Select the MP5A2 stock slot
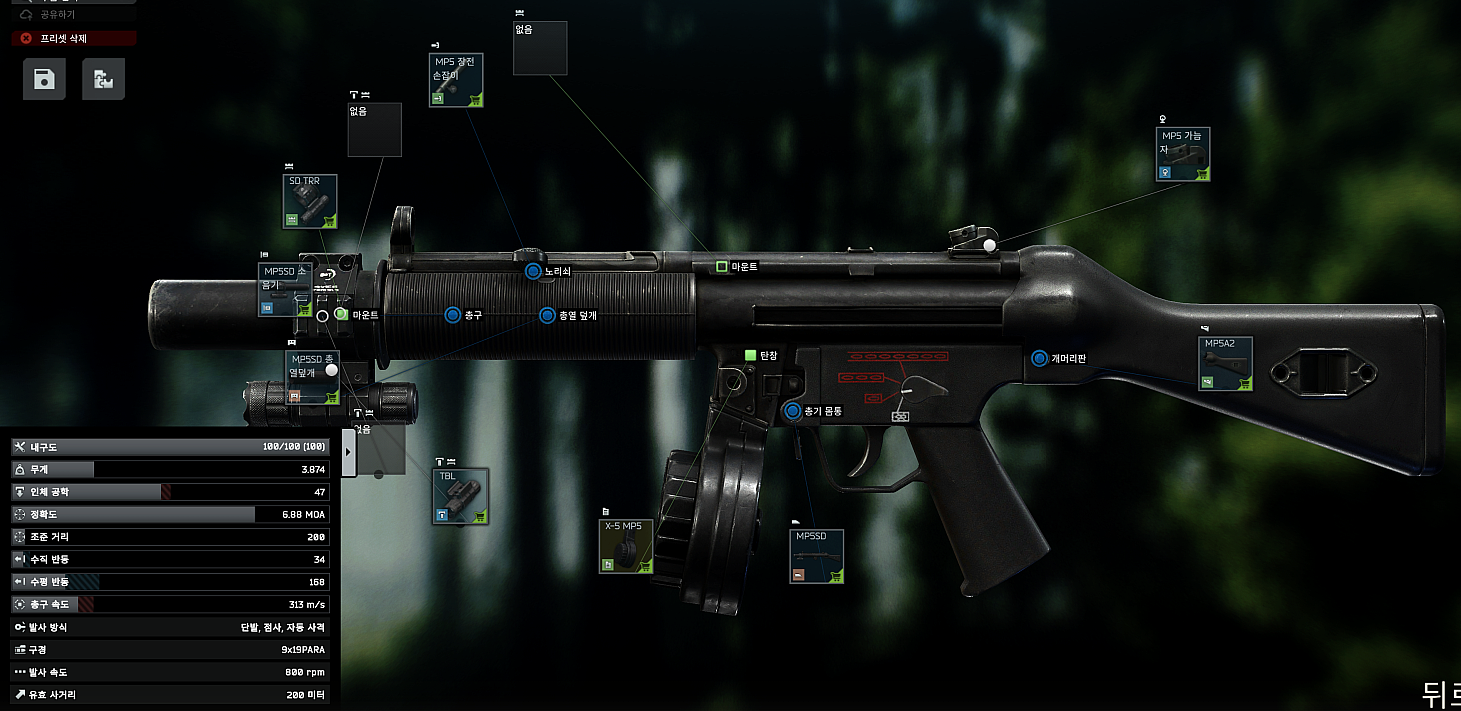1461x711 pixels. click(x=1225, y=364)
